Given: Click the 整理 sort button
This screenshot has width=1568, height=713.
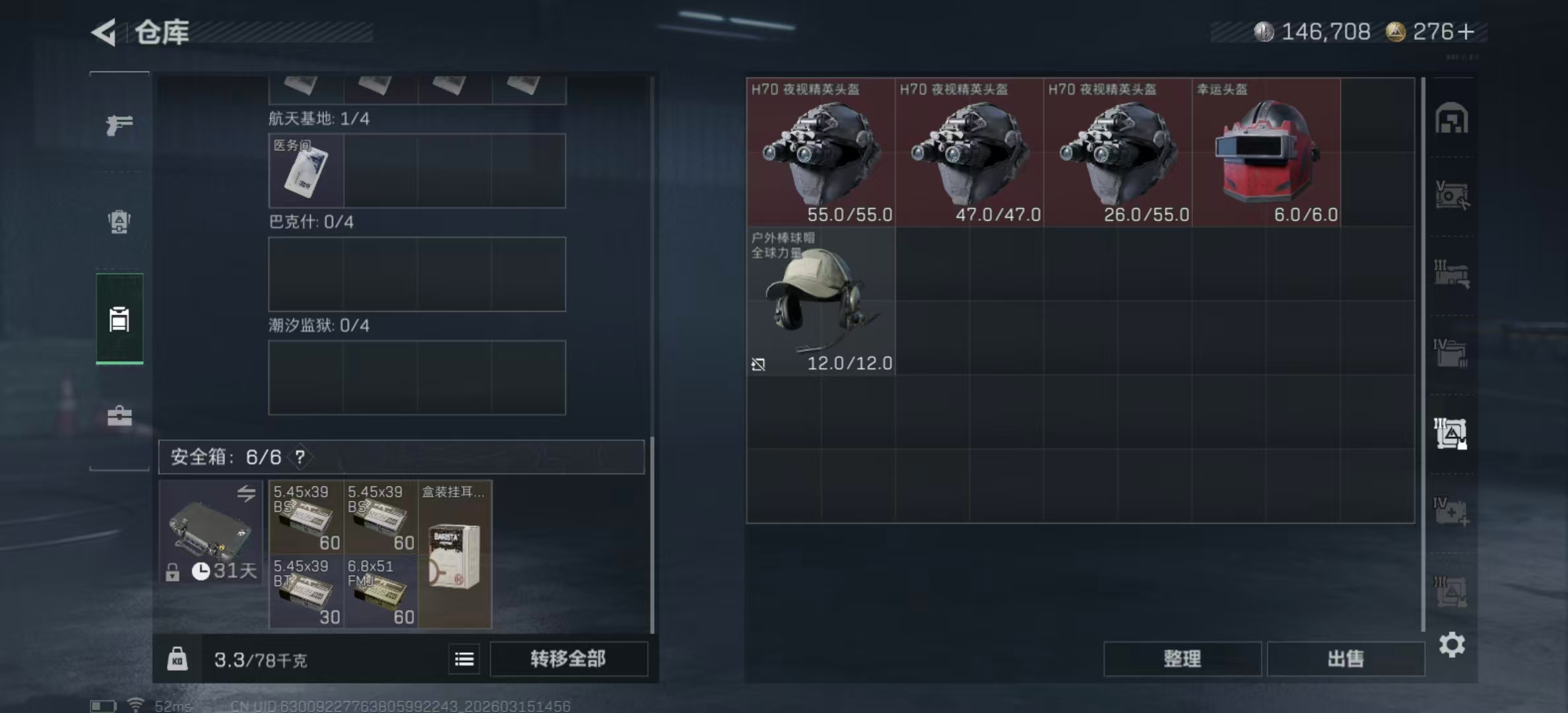Looking at the screenshot, I should pos(1182,659).
